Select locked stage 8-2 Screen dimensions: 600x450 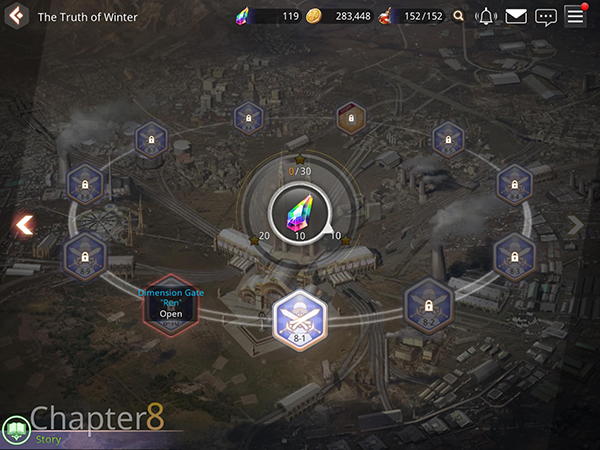click(x=429, y=304)
